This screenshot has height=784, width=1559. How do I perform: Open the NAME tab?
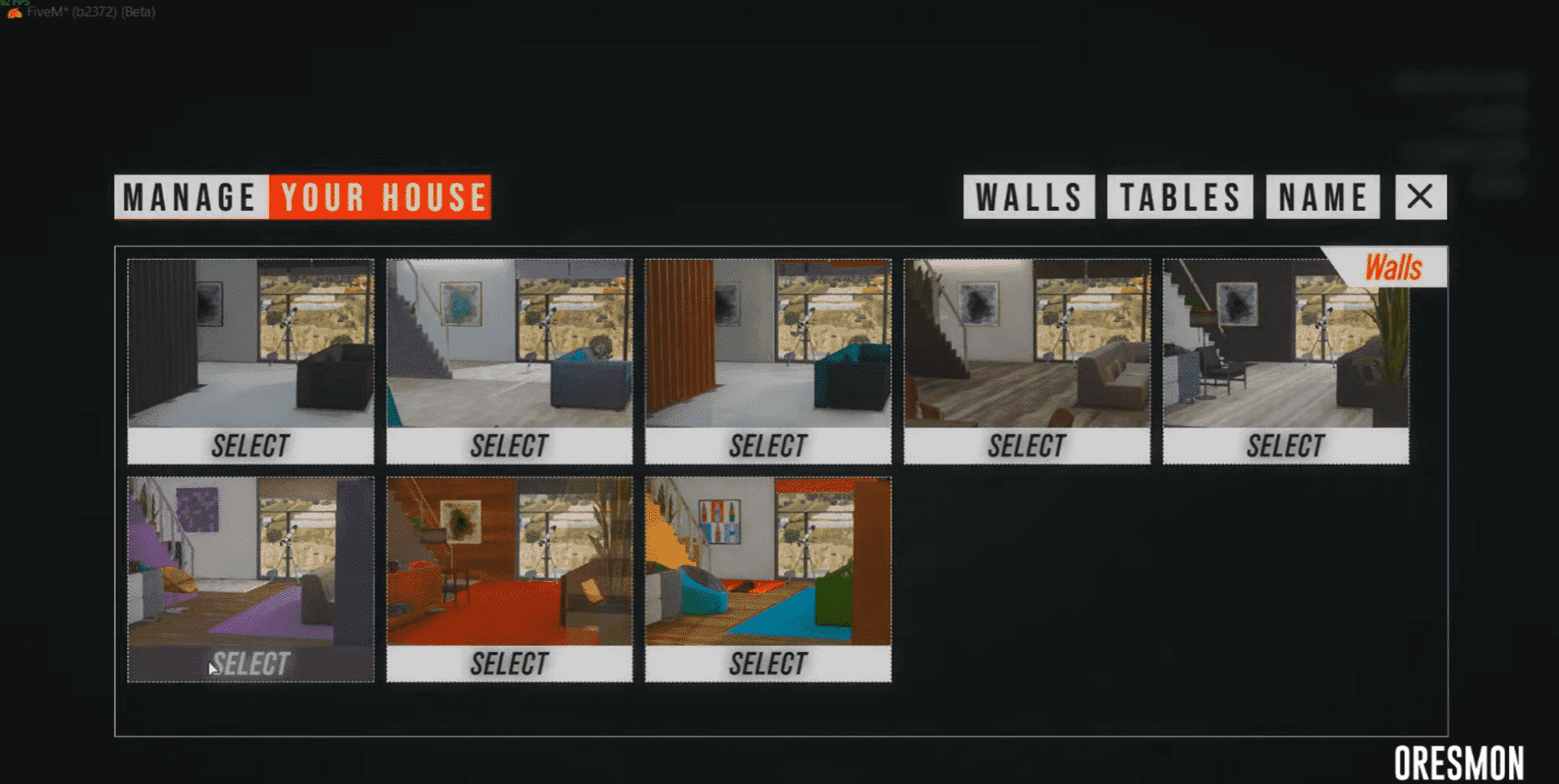pos(1321,196)
